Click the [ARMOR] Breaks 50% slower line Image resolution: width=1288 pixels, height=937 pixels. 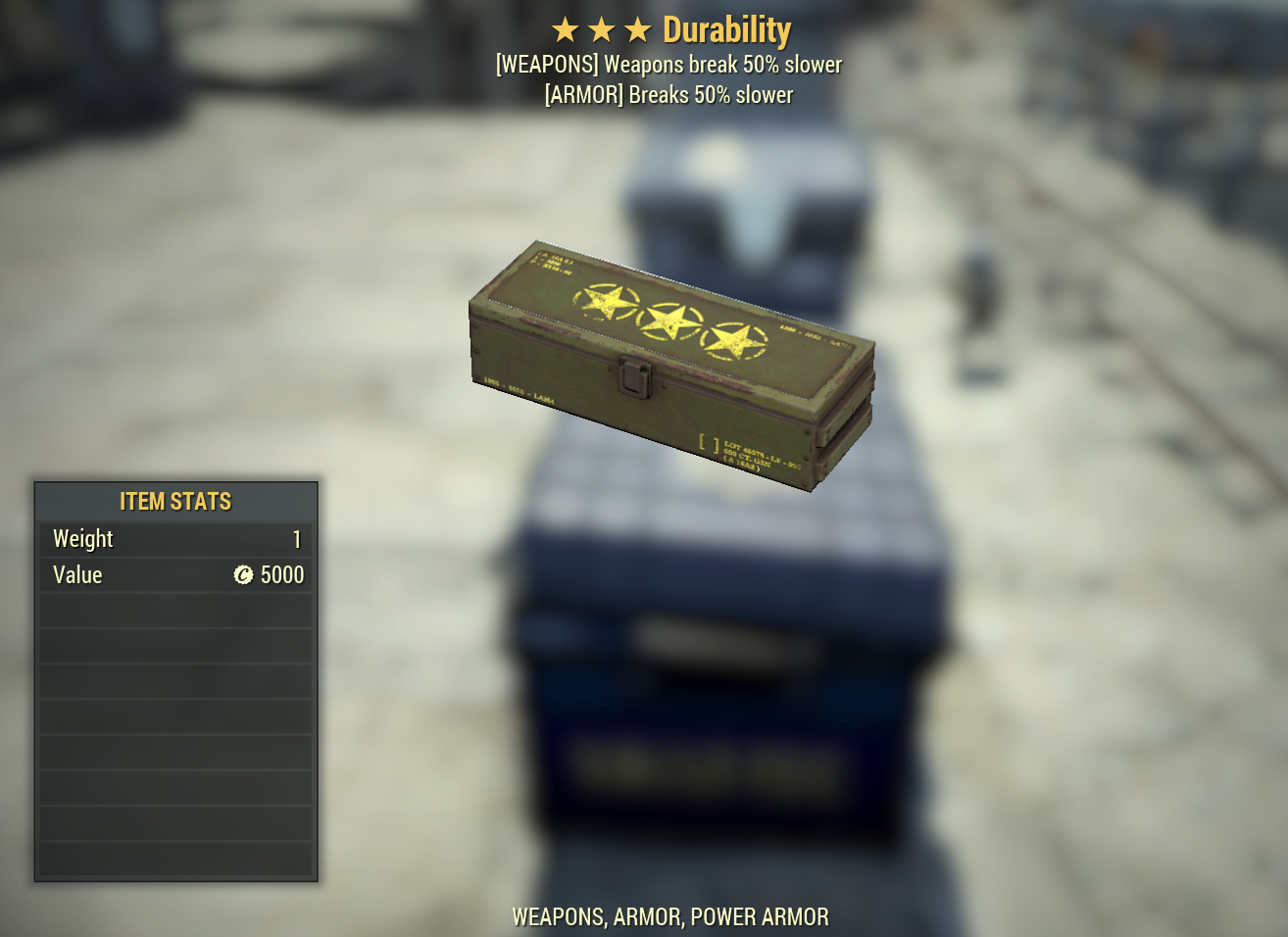tap(670, 95)
